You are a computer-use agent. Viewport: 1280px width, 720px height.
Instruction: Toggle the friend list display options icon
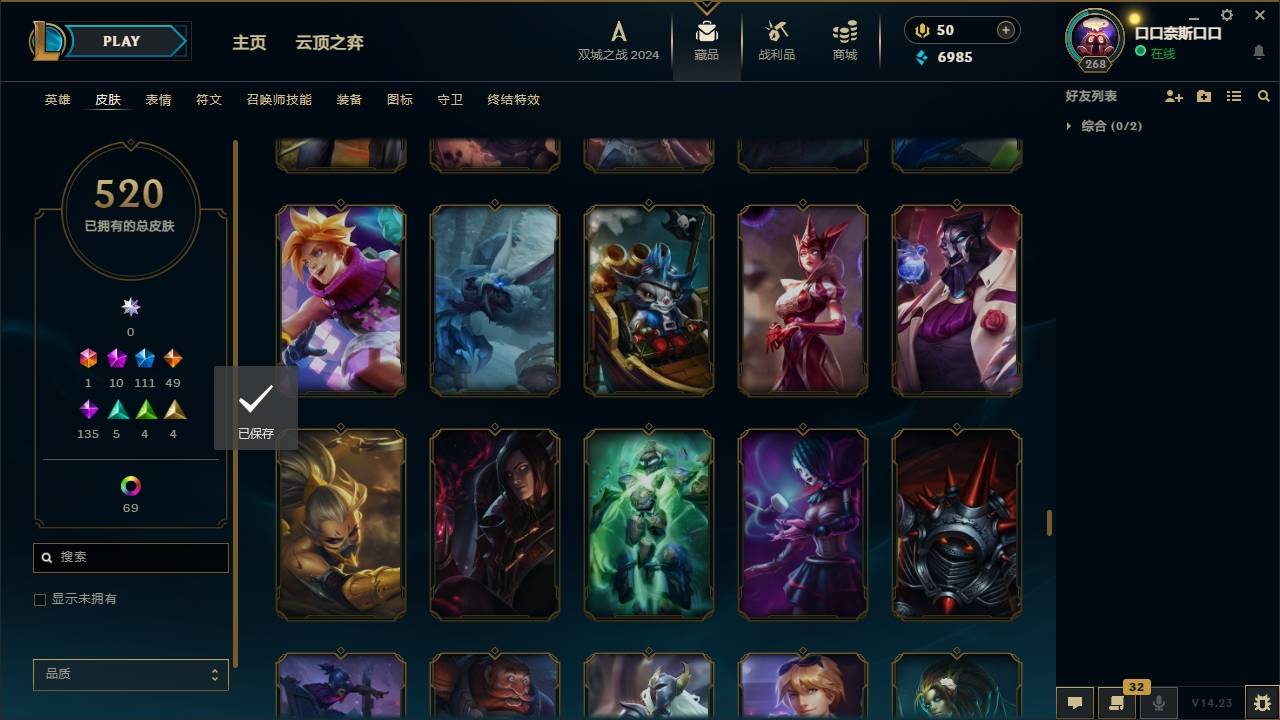pyautogui.click(x=1234, y=96)
